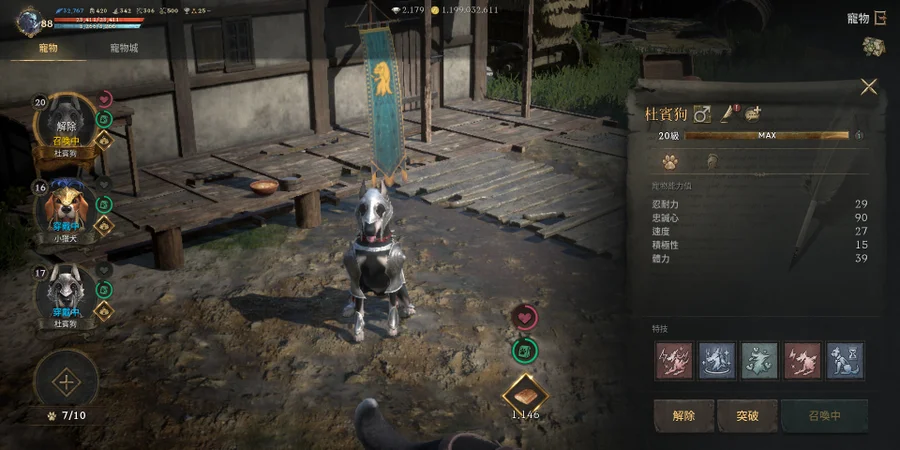Add a pet slot with the plus button
Screen dimensions: 900x450
[x=66, y=381]
